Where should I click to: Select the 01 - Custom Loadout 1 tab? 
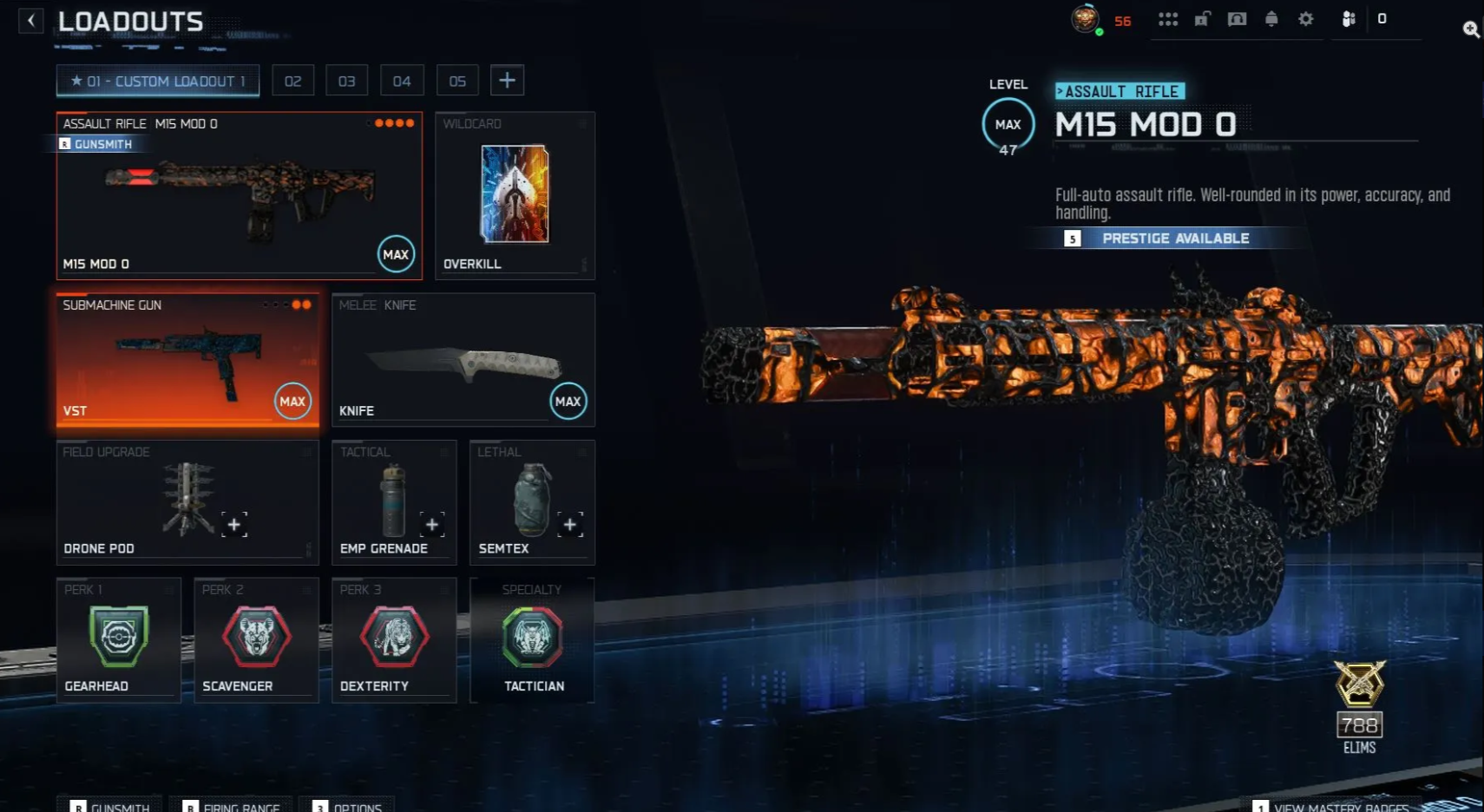tap(157, 80)
